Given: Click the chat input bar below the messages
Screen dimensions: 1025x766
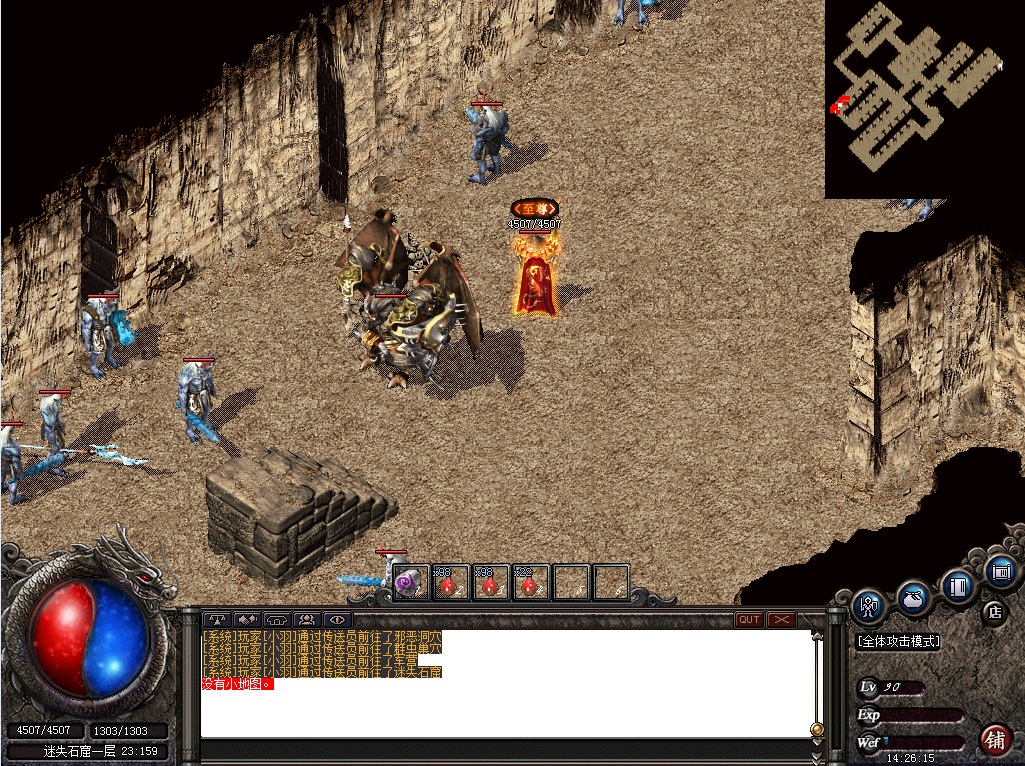Looking at the screenshot, I should pos(505,749).
